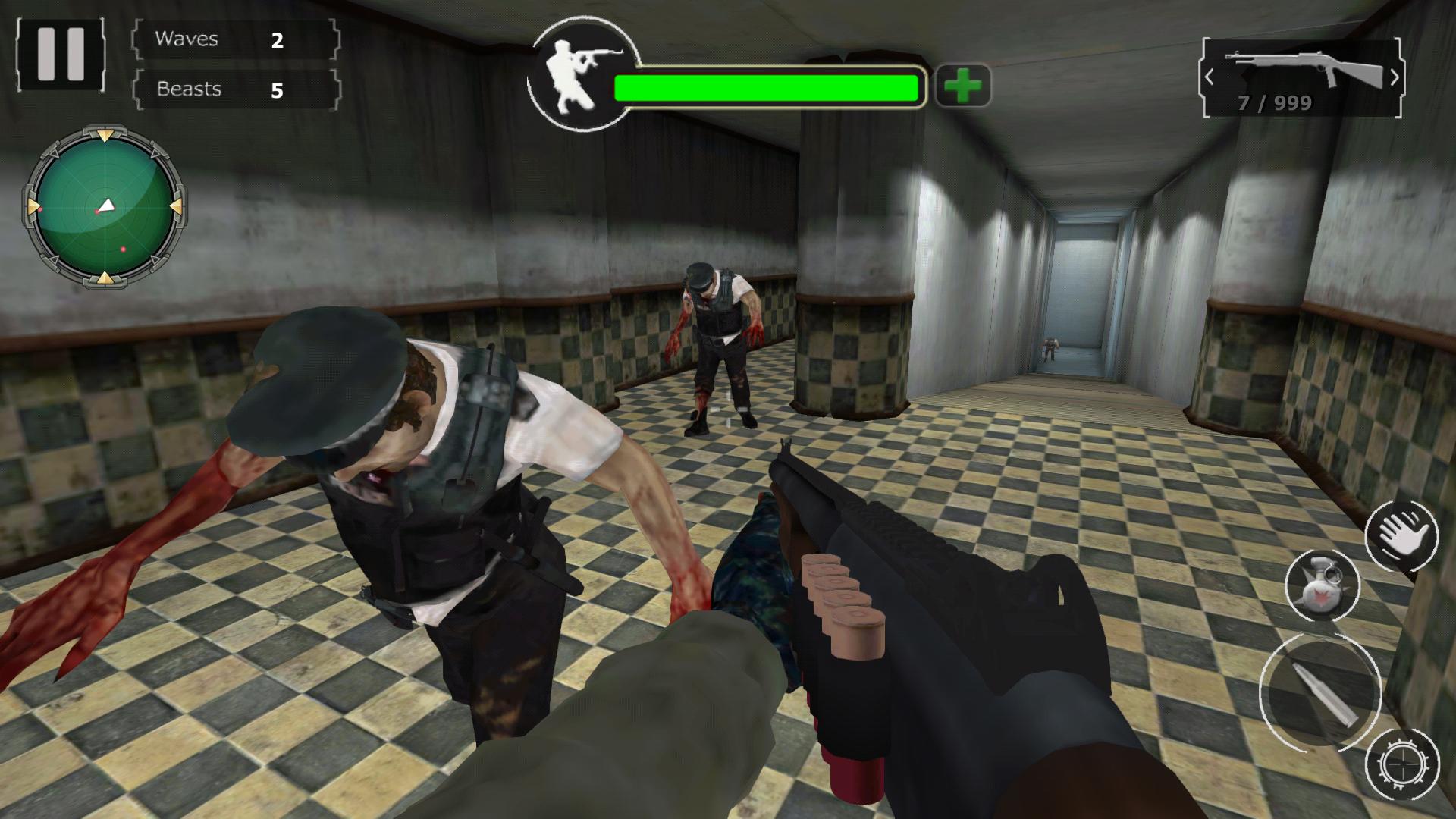Use the hand melee button
This screenshot has width=1456, height=819.
pos(1401,536)
